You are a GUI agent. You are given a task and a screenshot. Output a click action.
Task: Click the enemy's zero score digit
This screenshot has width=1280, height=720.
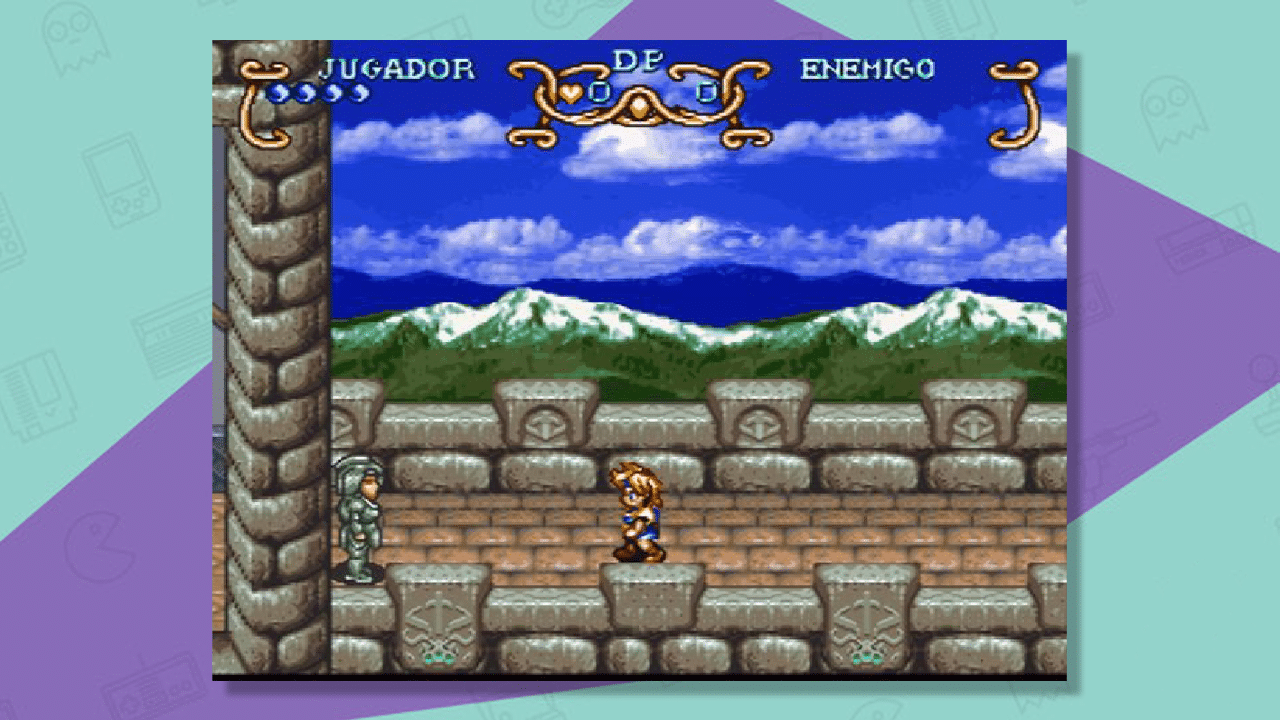[x=706, y=92]
